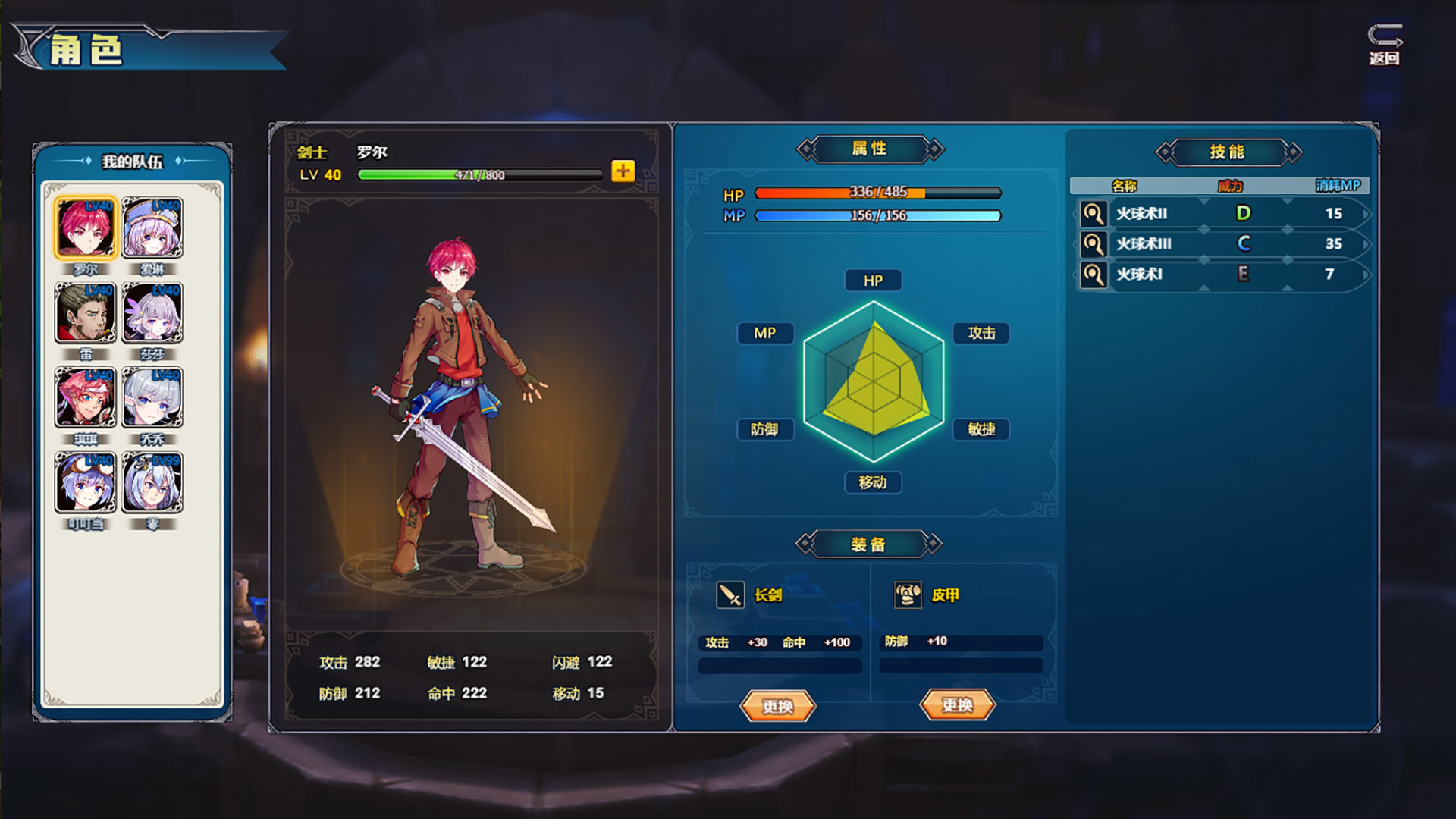Viewport: 1456px width, 819px height.
Task: Pick the LV99 零 portrait
Action: [152, 483]
